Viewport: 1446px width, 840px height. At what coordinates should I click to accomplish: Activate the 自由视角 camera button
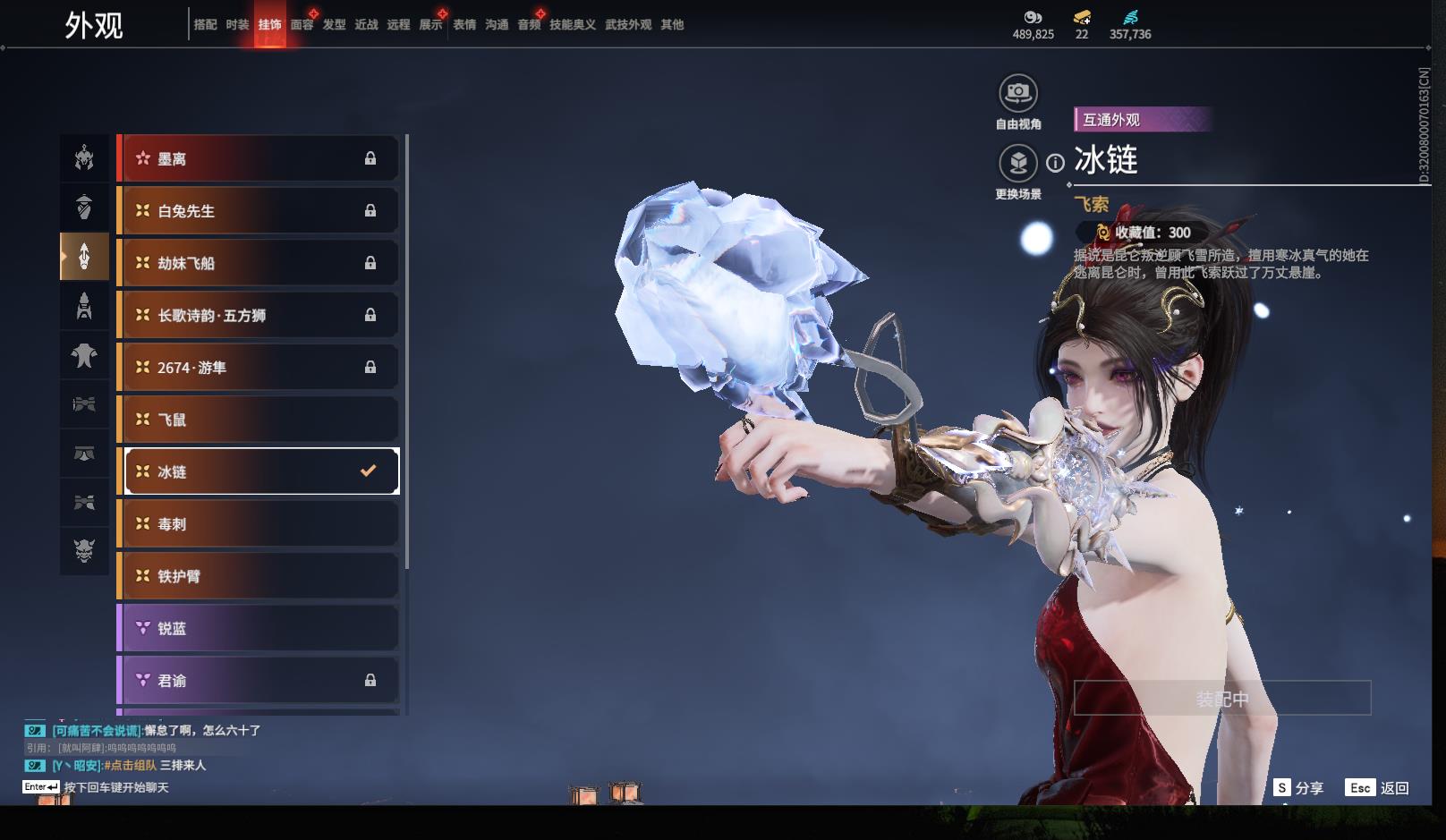[1017, 93]
